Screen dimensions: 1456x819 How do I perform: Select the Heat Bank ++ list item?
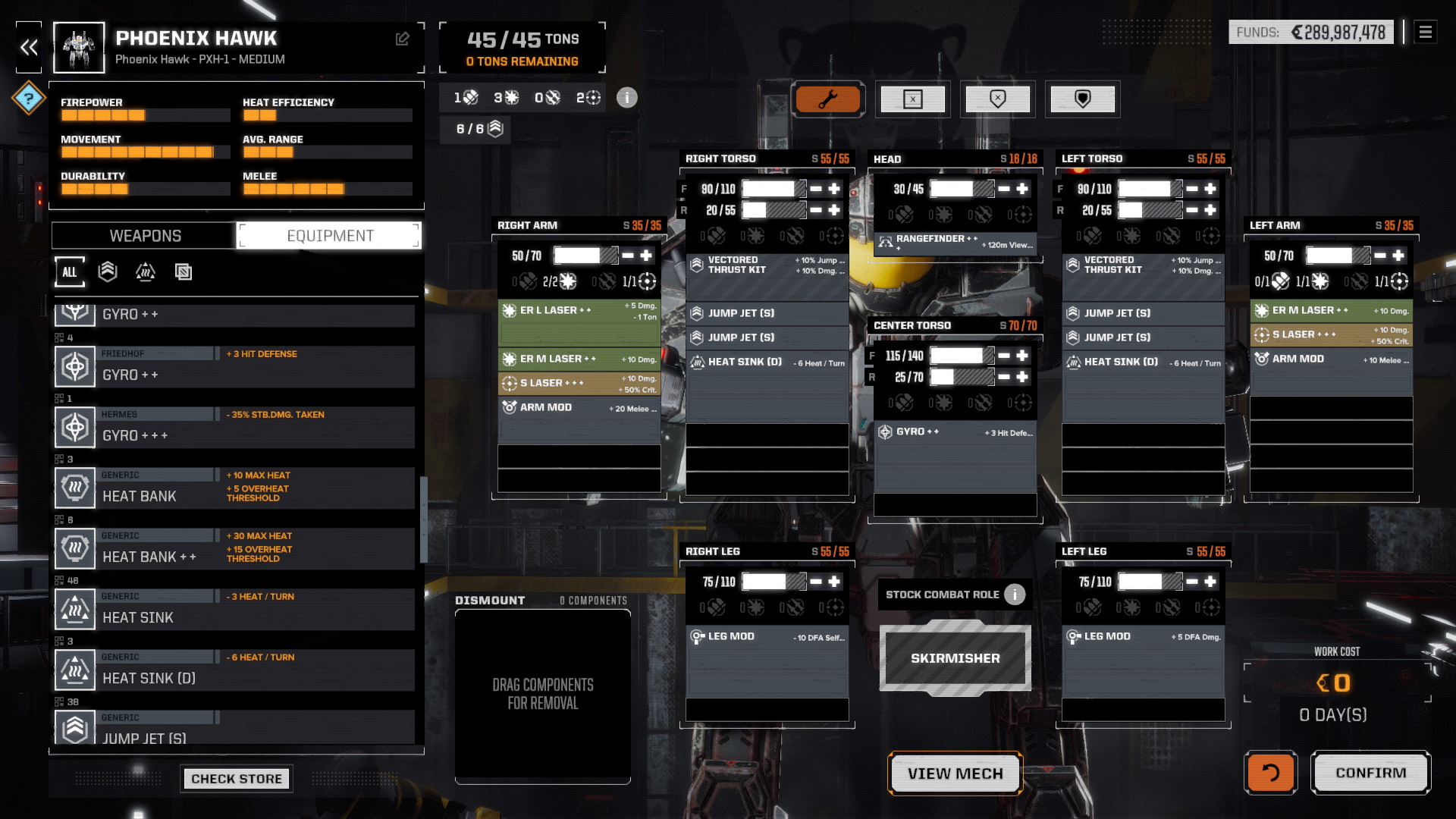pyautogui.click(x=235, y=548)
